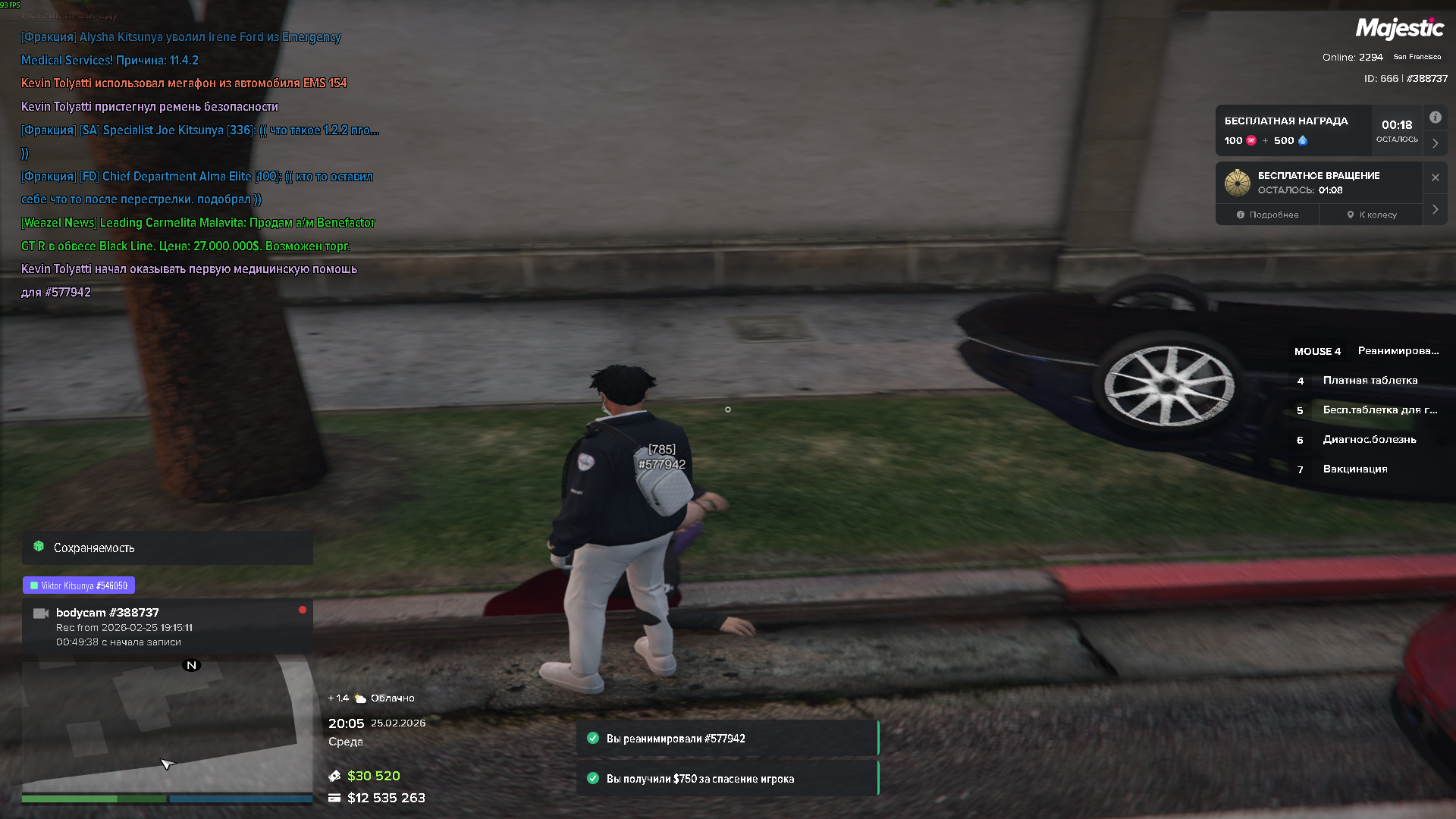Open the Подробнее details link

point(1267,215)
